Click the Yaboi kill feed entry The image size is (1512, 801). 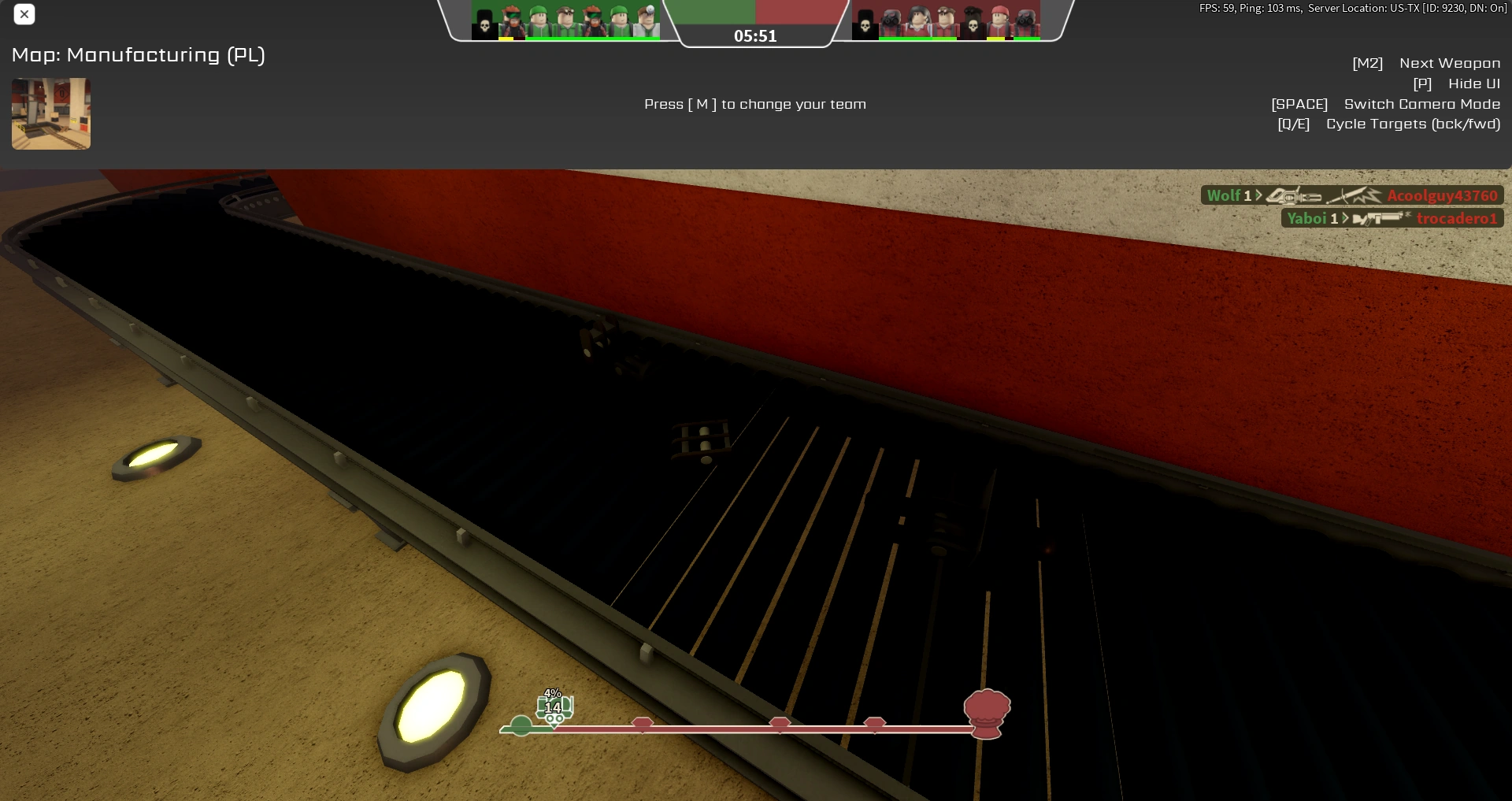1309,218
